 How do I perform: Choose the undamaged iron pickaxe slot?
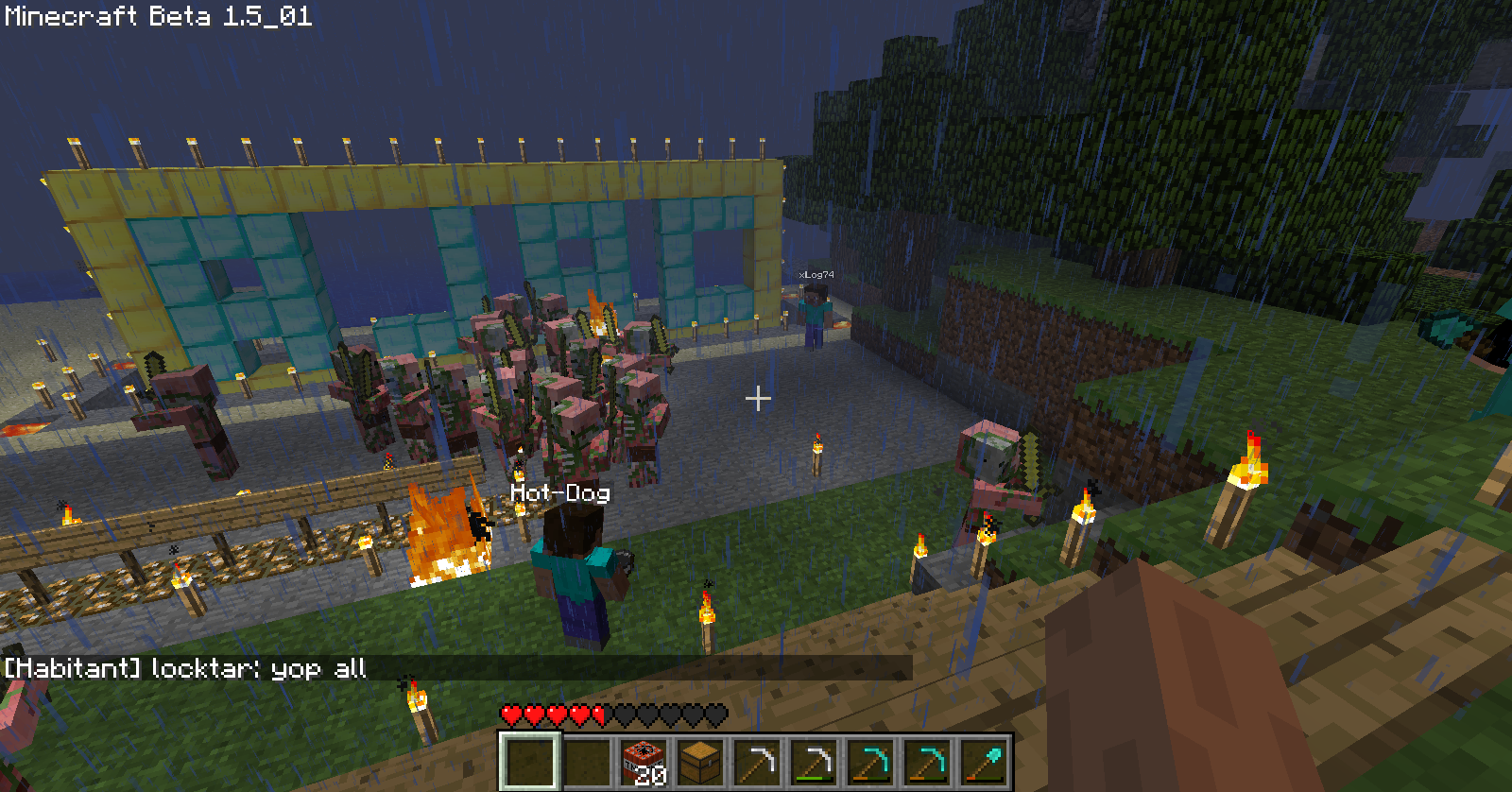757,762
